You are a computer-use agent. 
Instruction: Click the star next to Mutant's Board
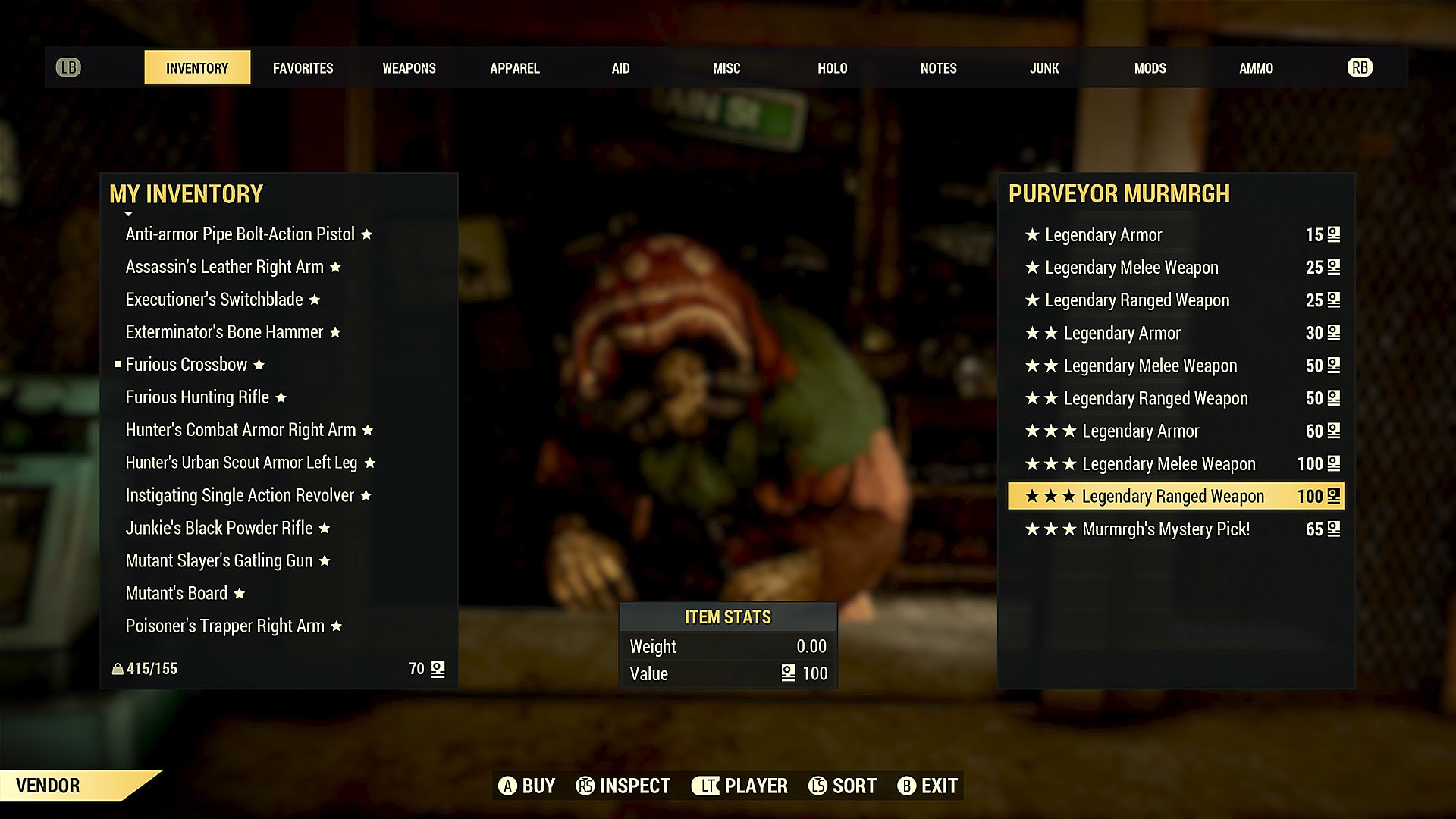click(239, 594)
